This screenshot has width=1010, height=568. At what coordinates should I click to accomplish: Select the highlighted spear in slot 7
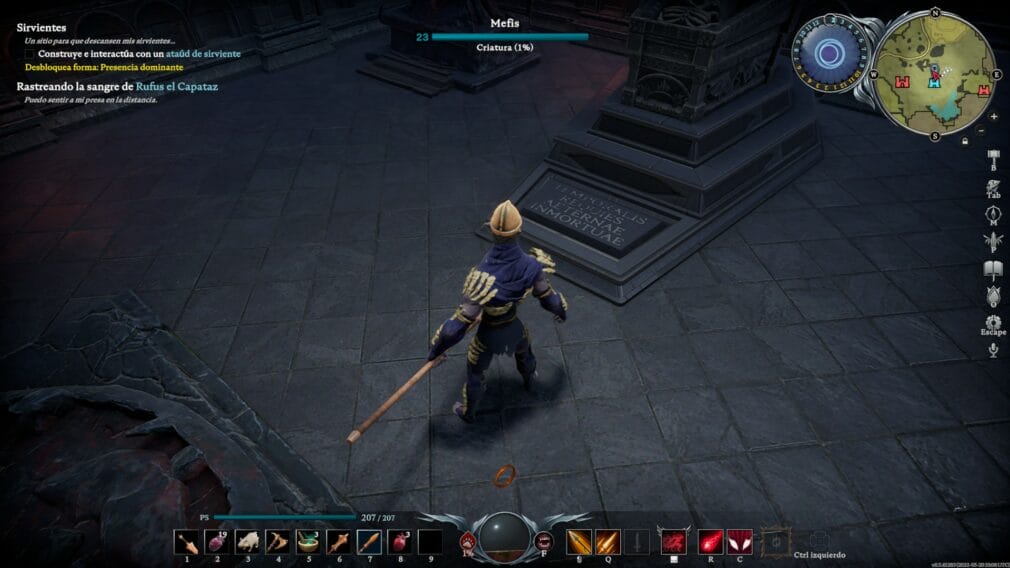[369, 541]
